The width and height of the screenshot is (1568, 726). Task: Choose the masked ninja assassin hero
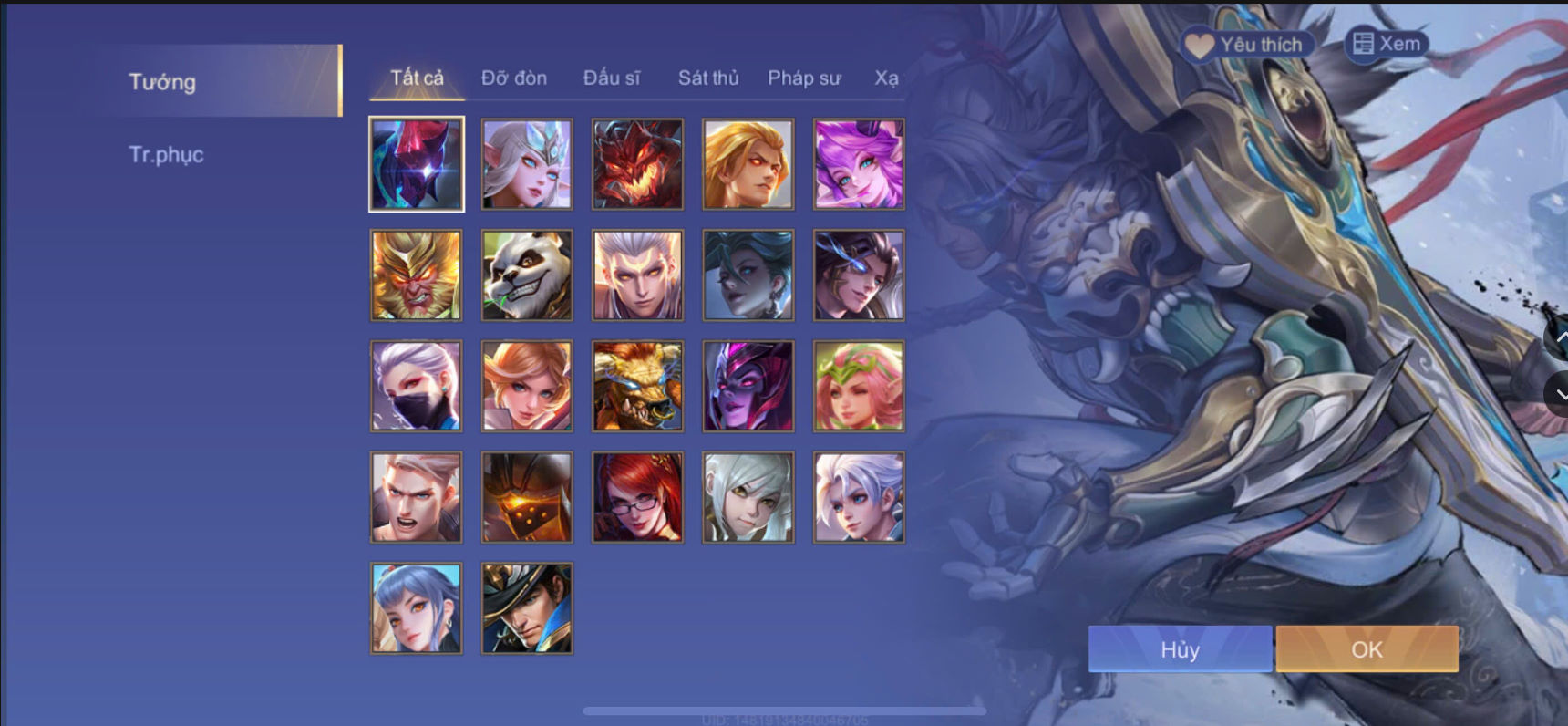coord(416,385)
